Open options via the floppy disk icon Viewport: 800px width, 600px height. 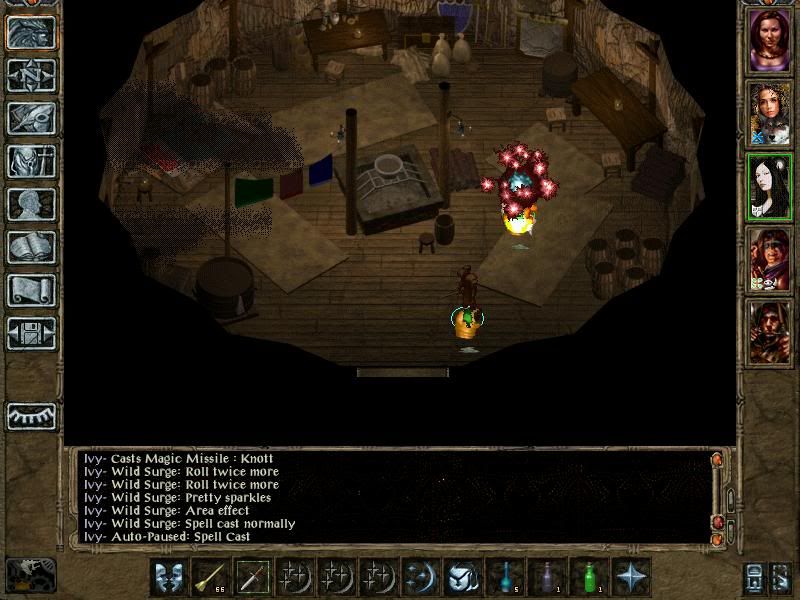pos(31,332)
